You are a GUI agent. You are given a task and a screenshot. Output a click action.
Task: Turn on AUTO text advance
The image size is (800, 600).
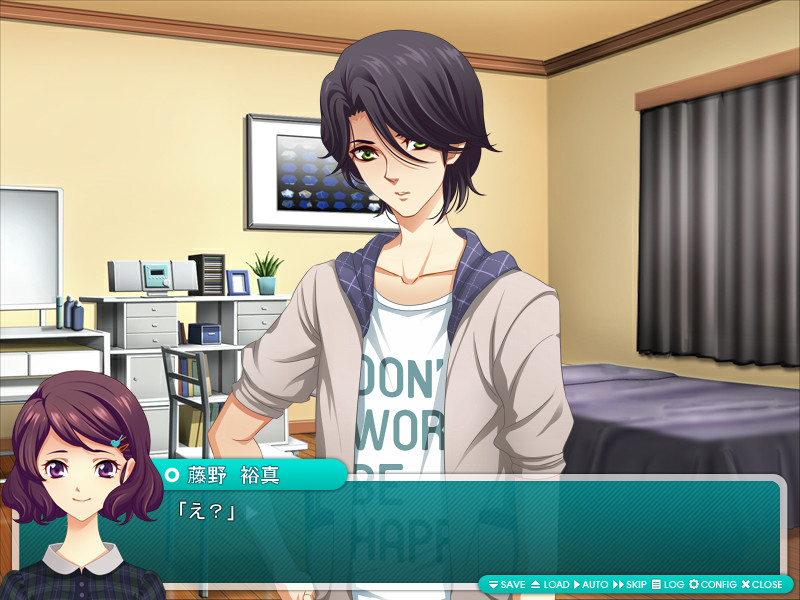coord(591,584)
